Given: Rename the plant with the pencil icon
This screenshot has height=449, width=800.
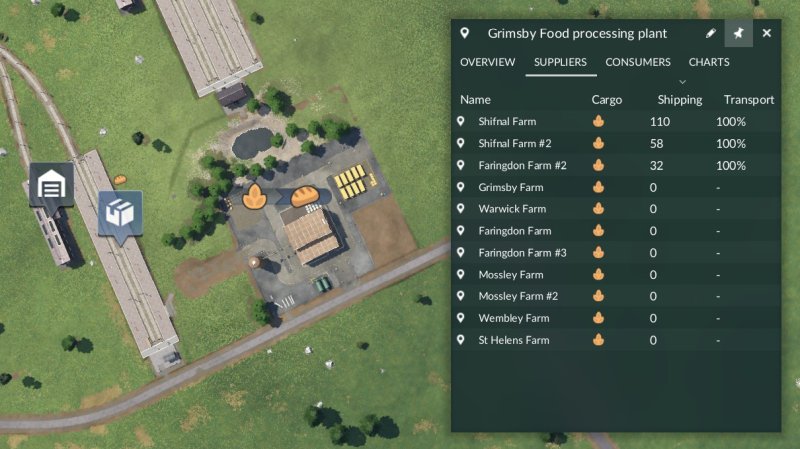Looking at the screenshot, I should click(710, 33).
